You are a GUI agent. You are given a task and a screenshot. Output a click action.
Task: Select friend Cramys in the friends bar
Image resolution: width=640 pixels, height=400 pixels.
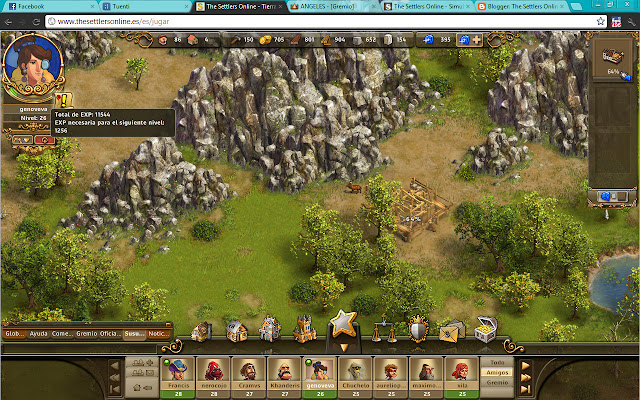pyautogui.click(x=248, y=371)
